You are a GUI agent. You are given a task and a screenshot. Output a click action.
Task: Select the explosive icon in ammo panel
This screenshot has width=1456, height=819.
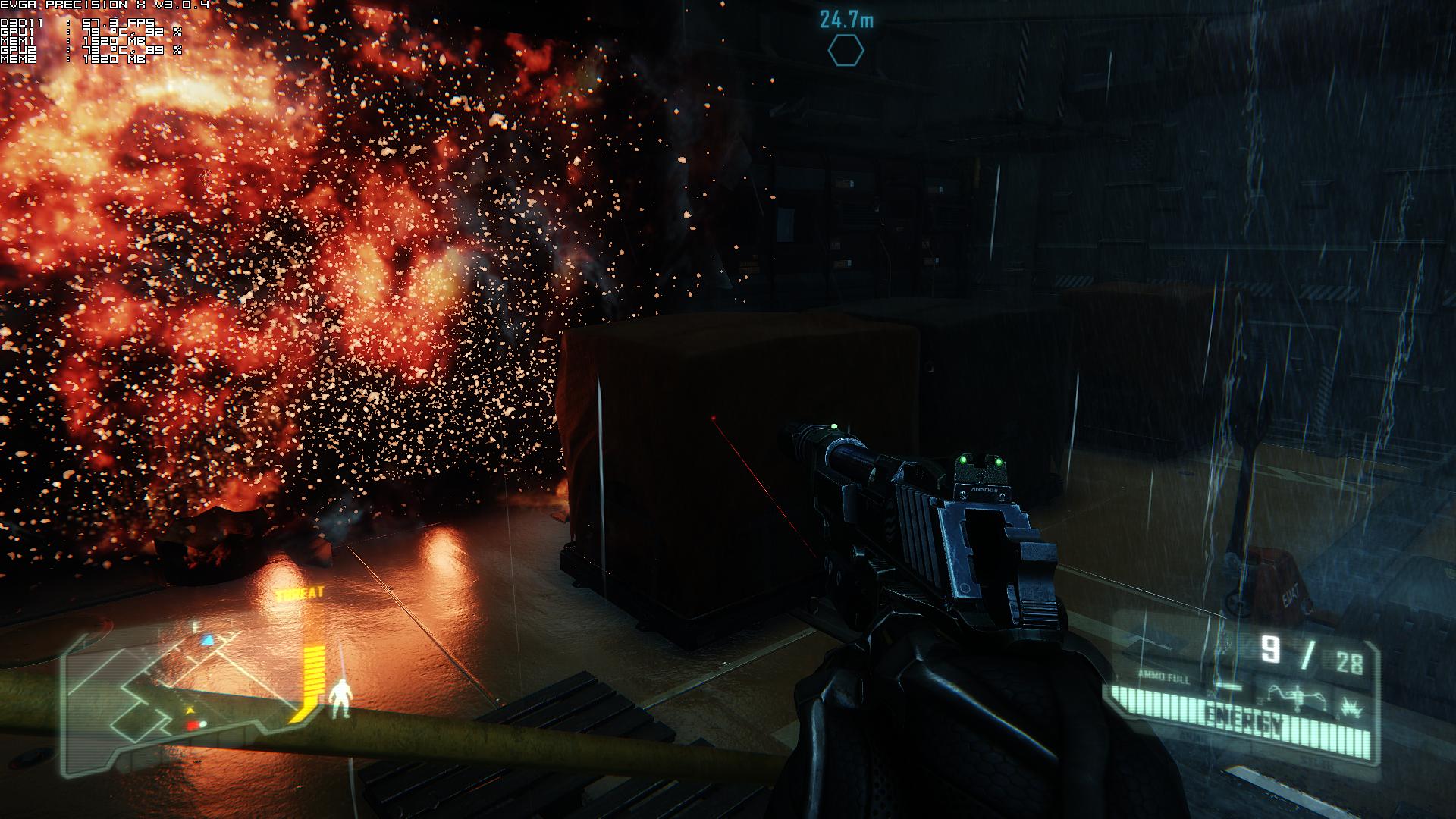[x=1351, y=705]
